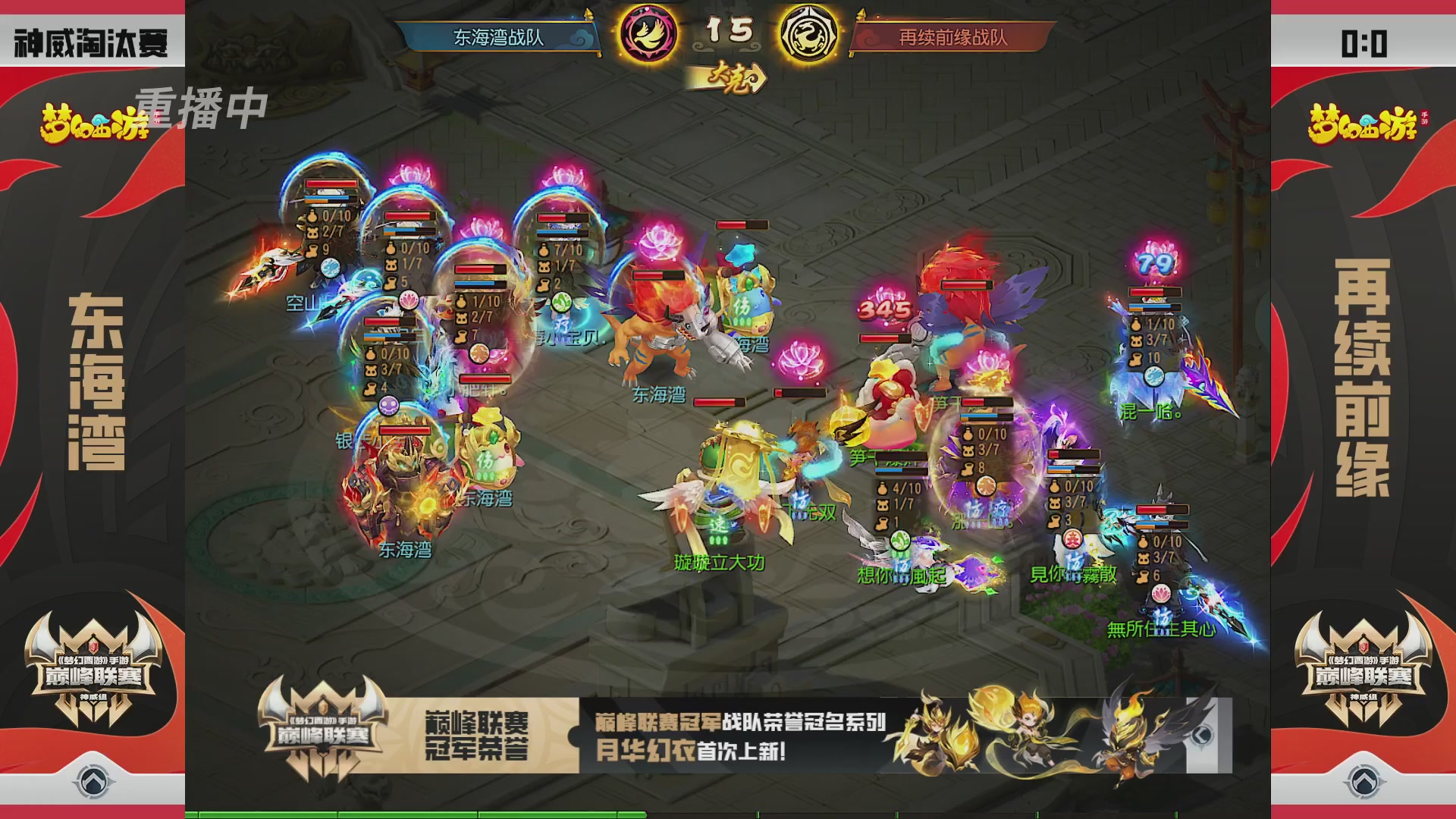The image size is (1456, 819).
Task: Open the 大克 advantage arrow below the score
Action: click(x=730, y=77)
